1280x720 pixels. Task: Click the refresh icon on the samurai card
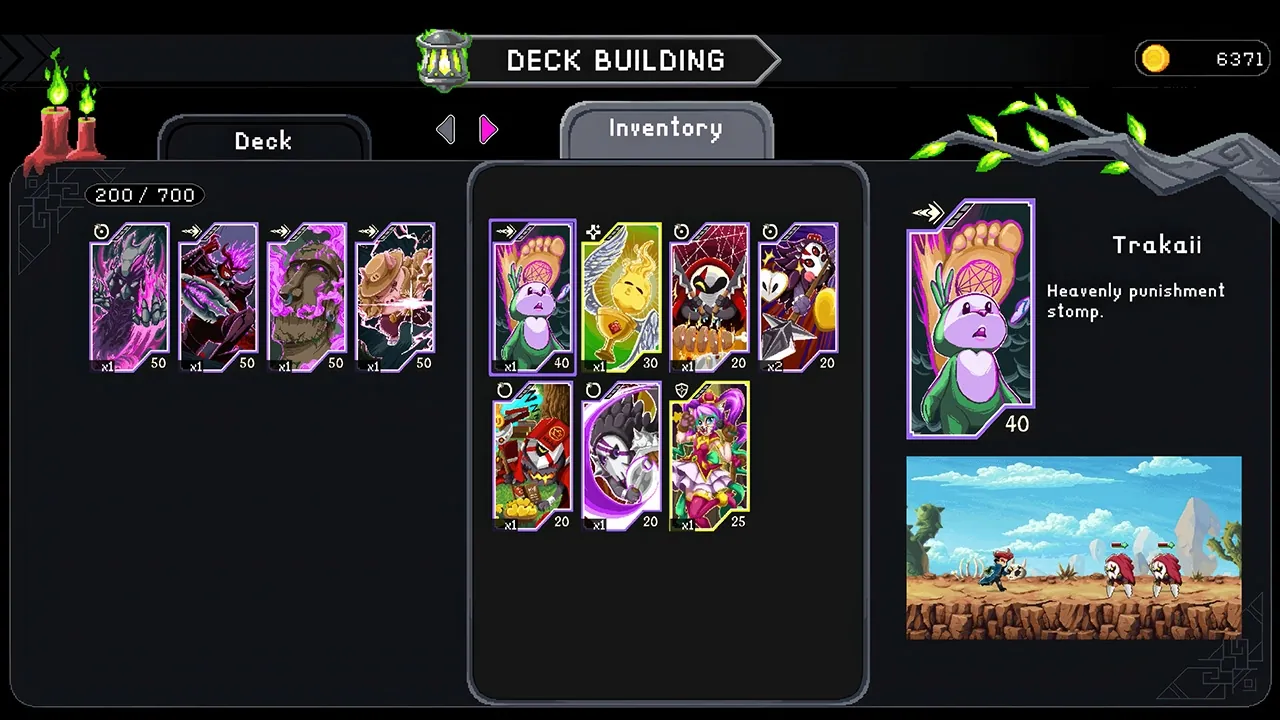pyautogui.click(x=504, y=390)
